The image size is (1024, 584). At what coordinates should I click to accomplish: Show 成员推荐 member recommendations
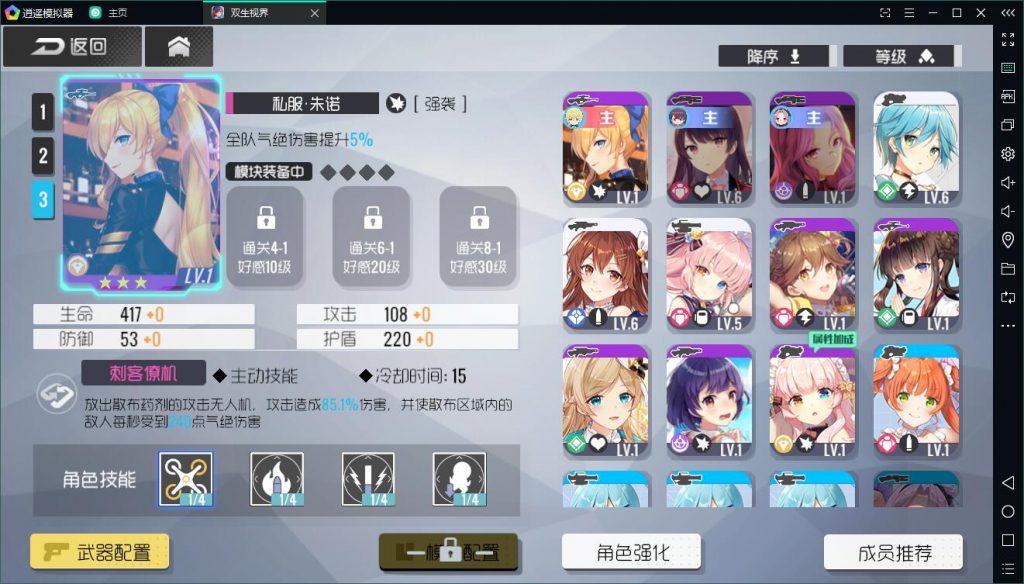[x=893, y=552]
